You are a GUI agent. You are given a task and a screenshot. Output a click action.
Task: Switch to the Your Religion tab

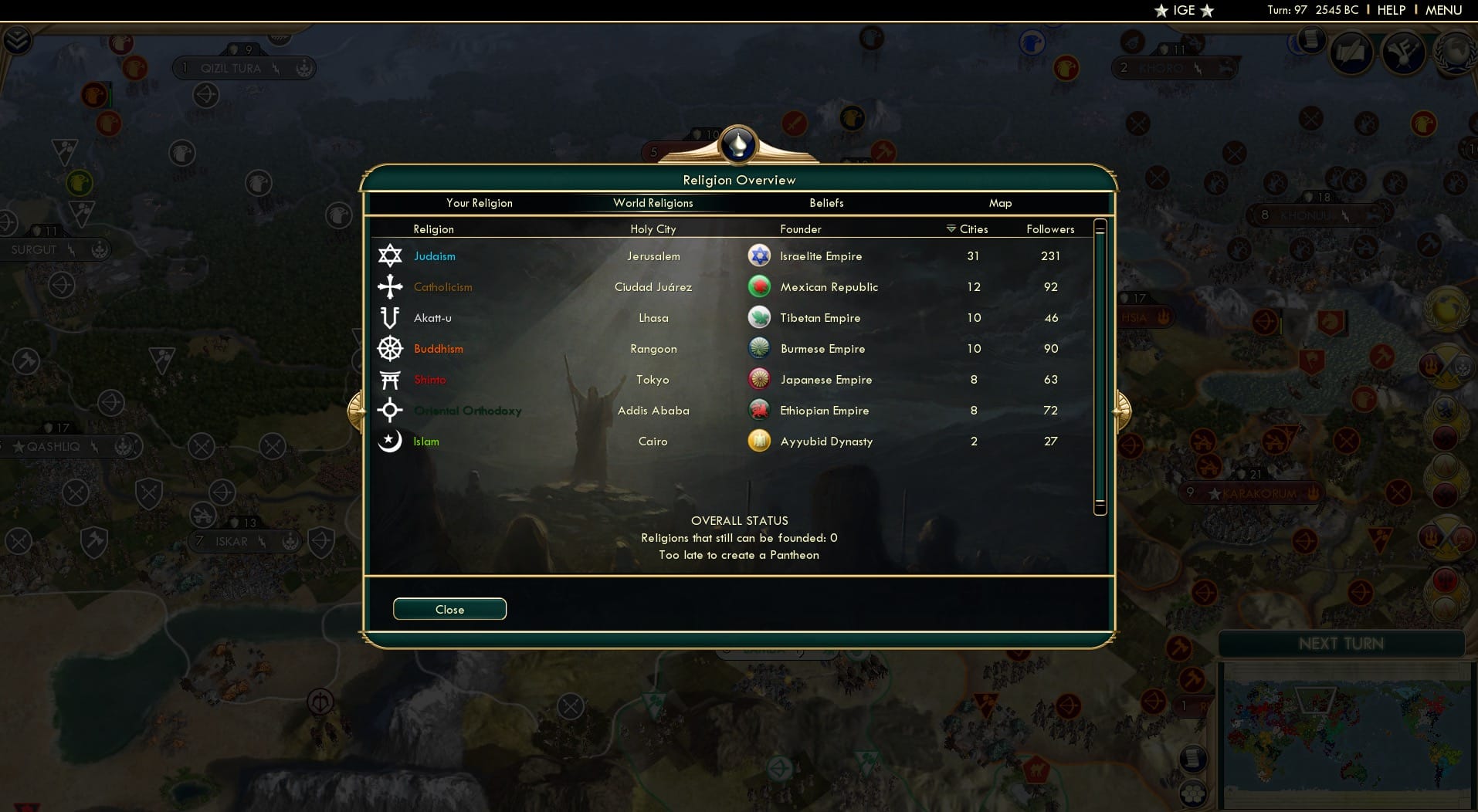point(480,203)
